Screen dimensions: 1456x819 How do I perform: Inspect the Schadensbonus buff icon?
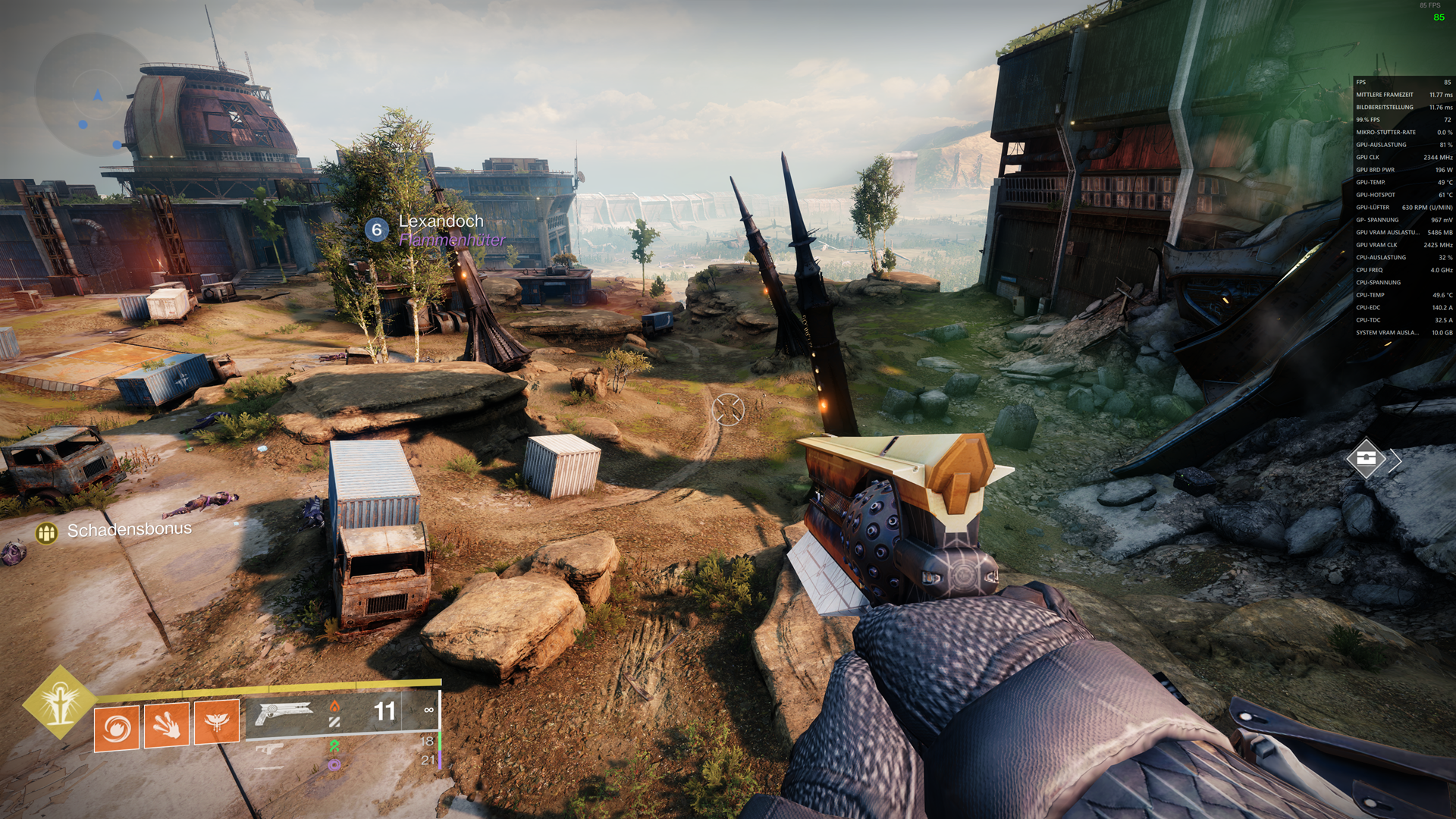(46, 534)
